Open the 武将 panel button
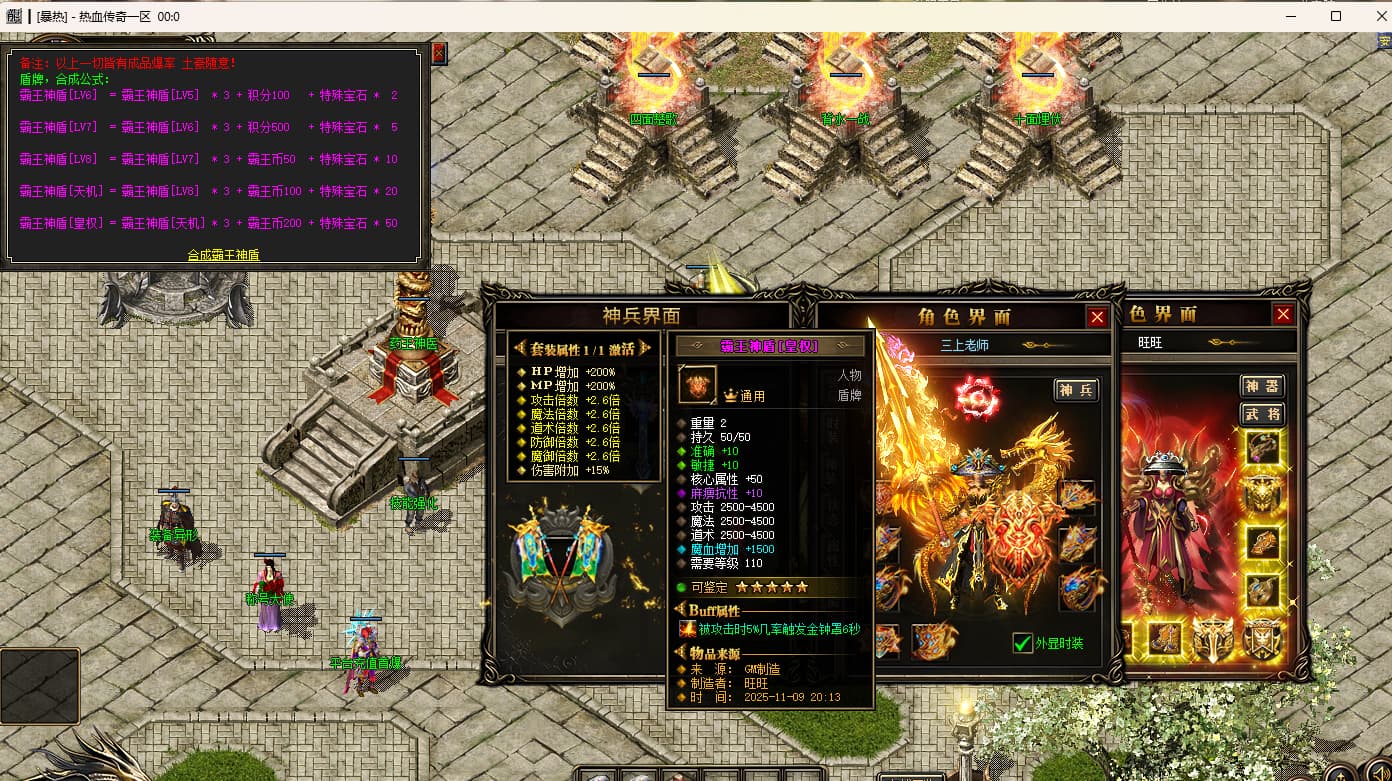 pos(1262,413)
